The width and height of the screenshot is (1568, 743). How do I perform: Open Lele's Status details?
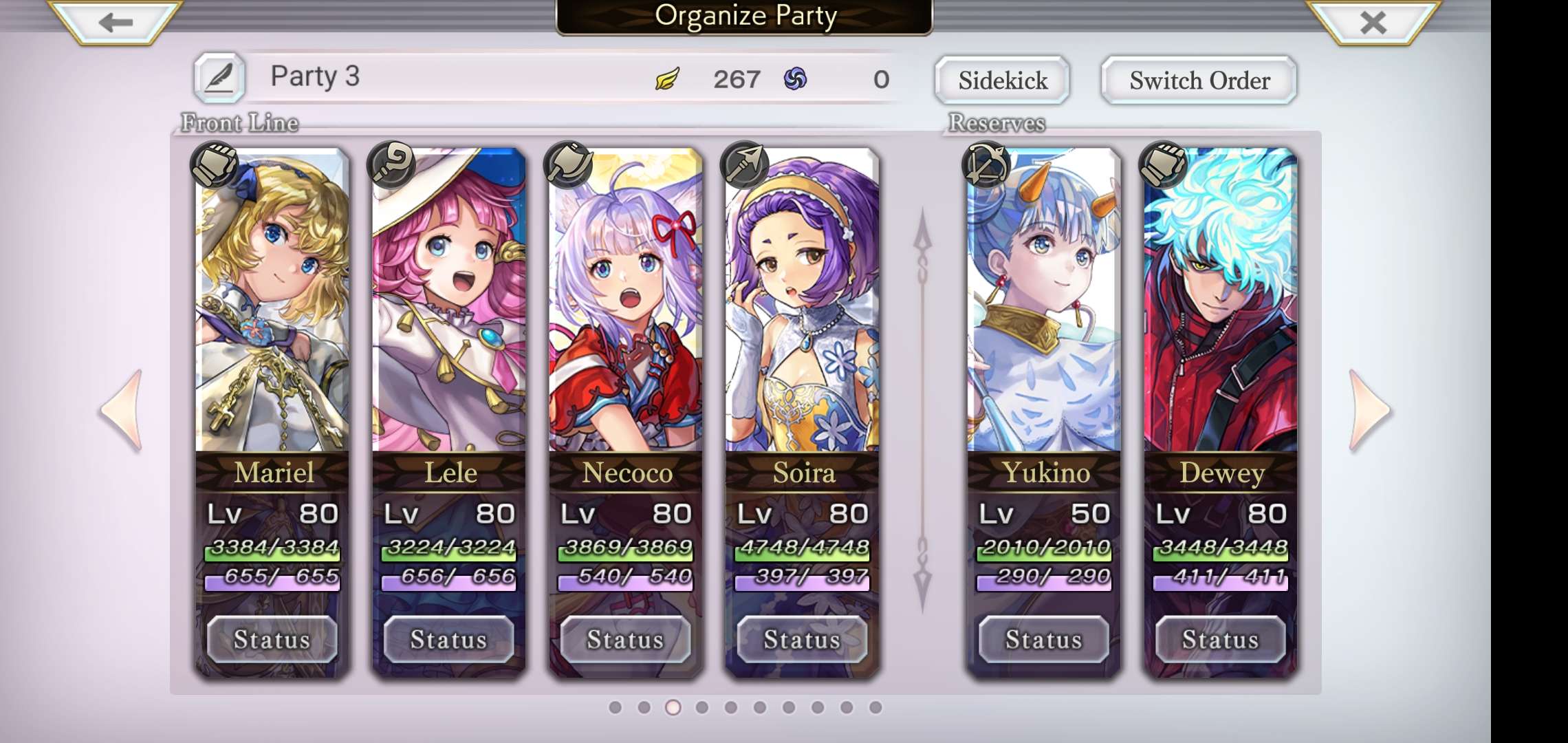[x=449, y=640]
